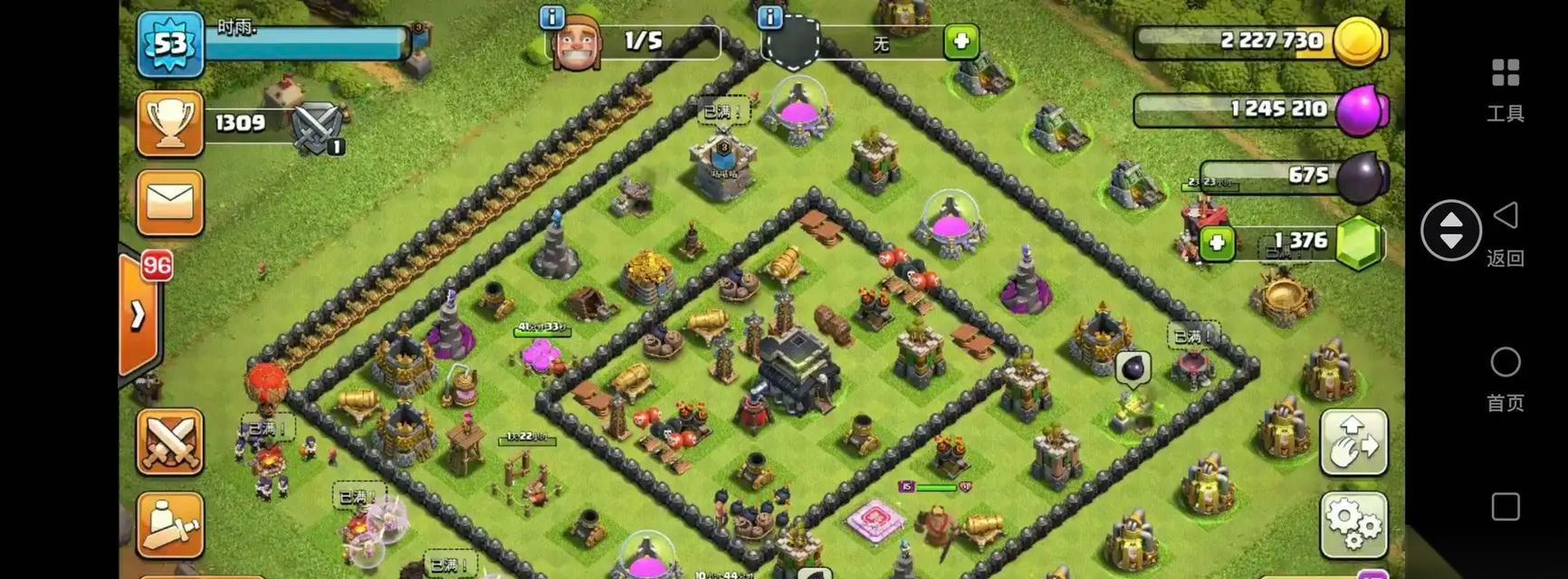
Task: Expand the chat panel arrow tab
Action: (x=138, y=314)
